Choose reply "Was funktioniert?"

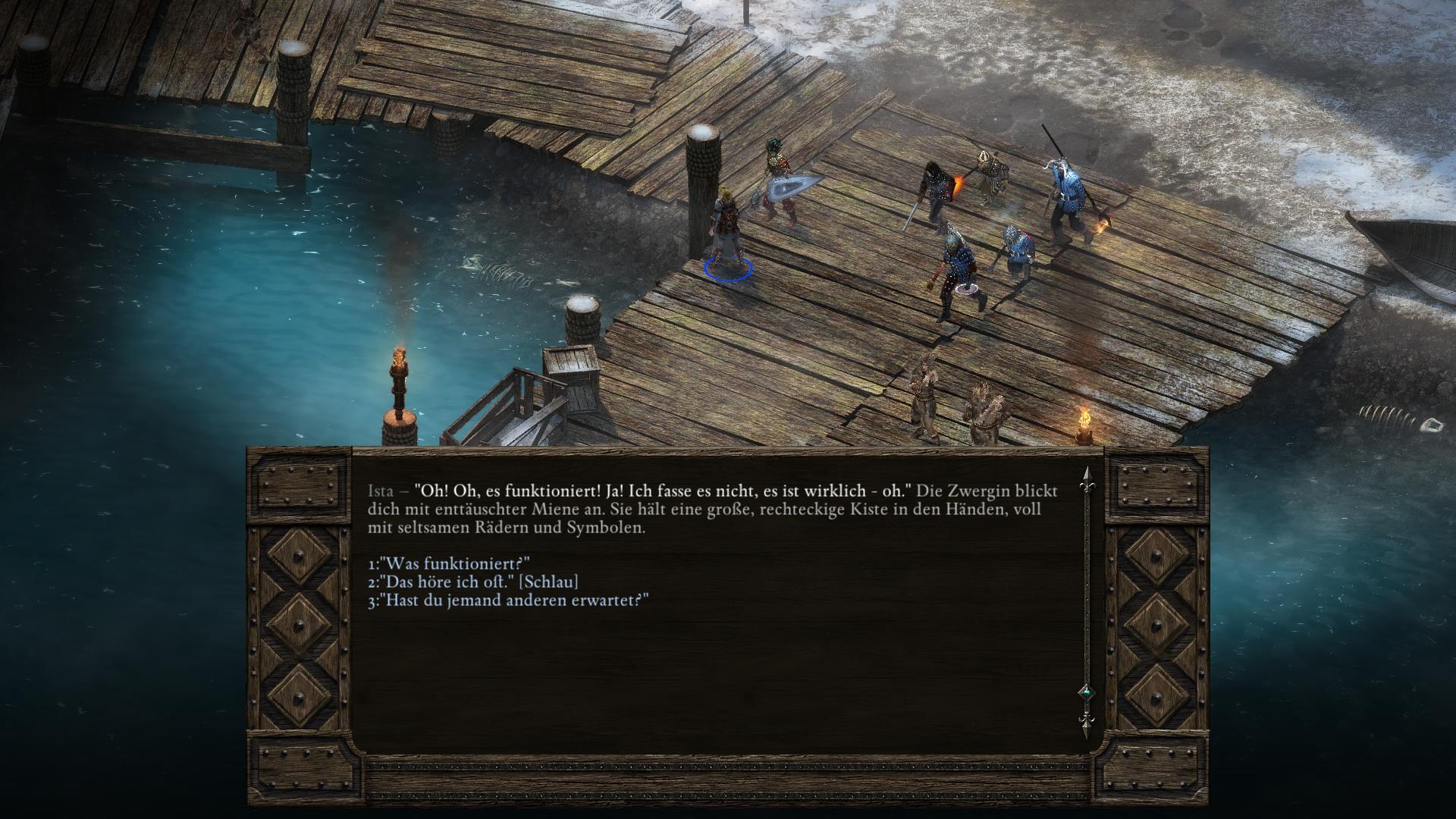(448, 564)
